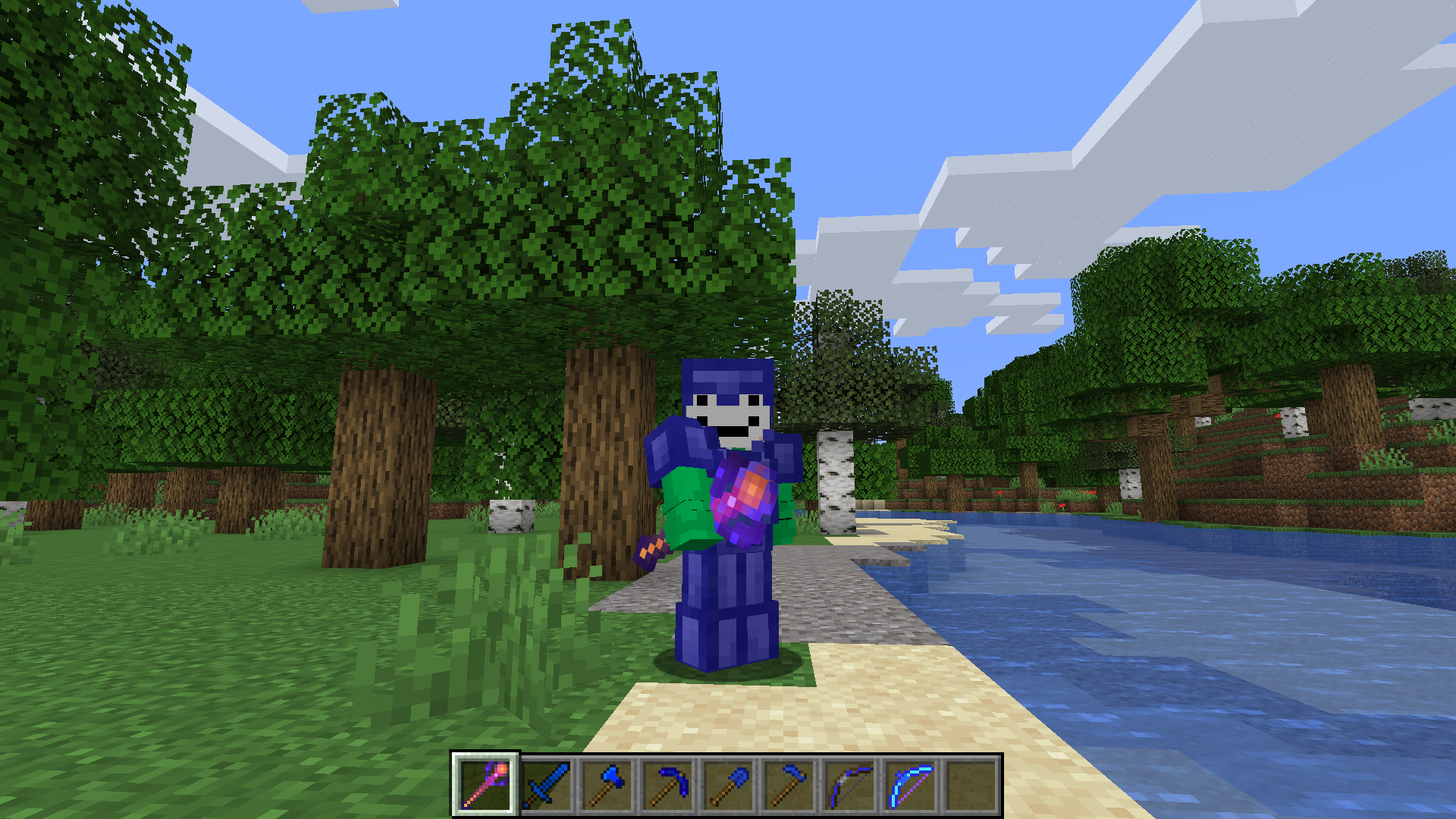Select the diamond pickaxe in hotbar slot four
Image resolution: width=1456 pixels, height=819 pixels.
click(669, 784)
